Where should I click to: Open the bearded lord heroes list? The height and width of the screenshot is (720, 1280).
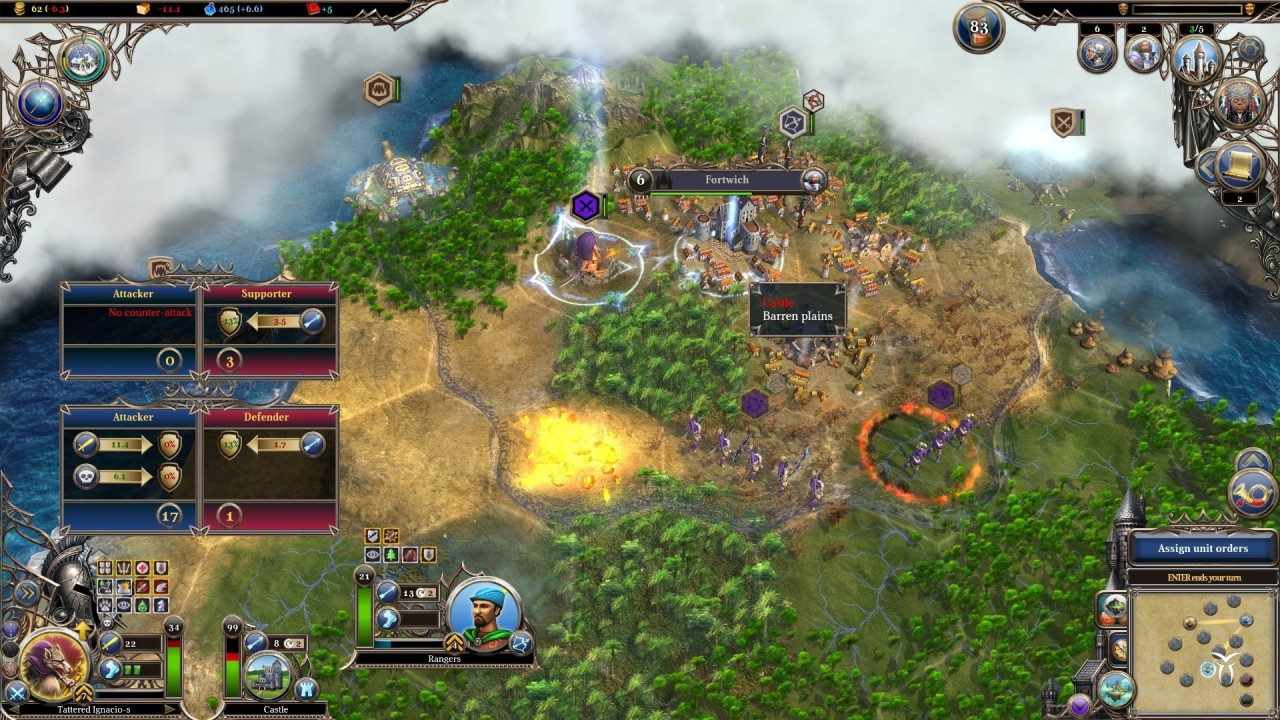click(x=1143, y=54)
